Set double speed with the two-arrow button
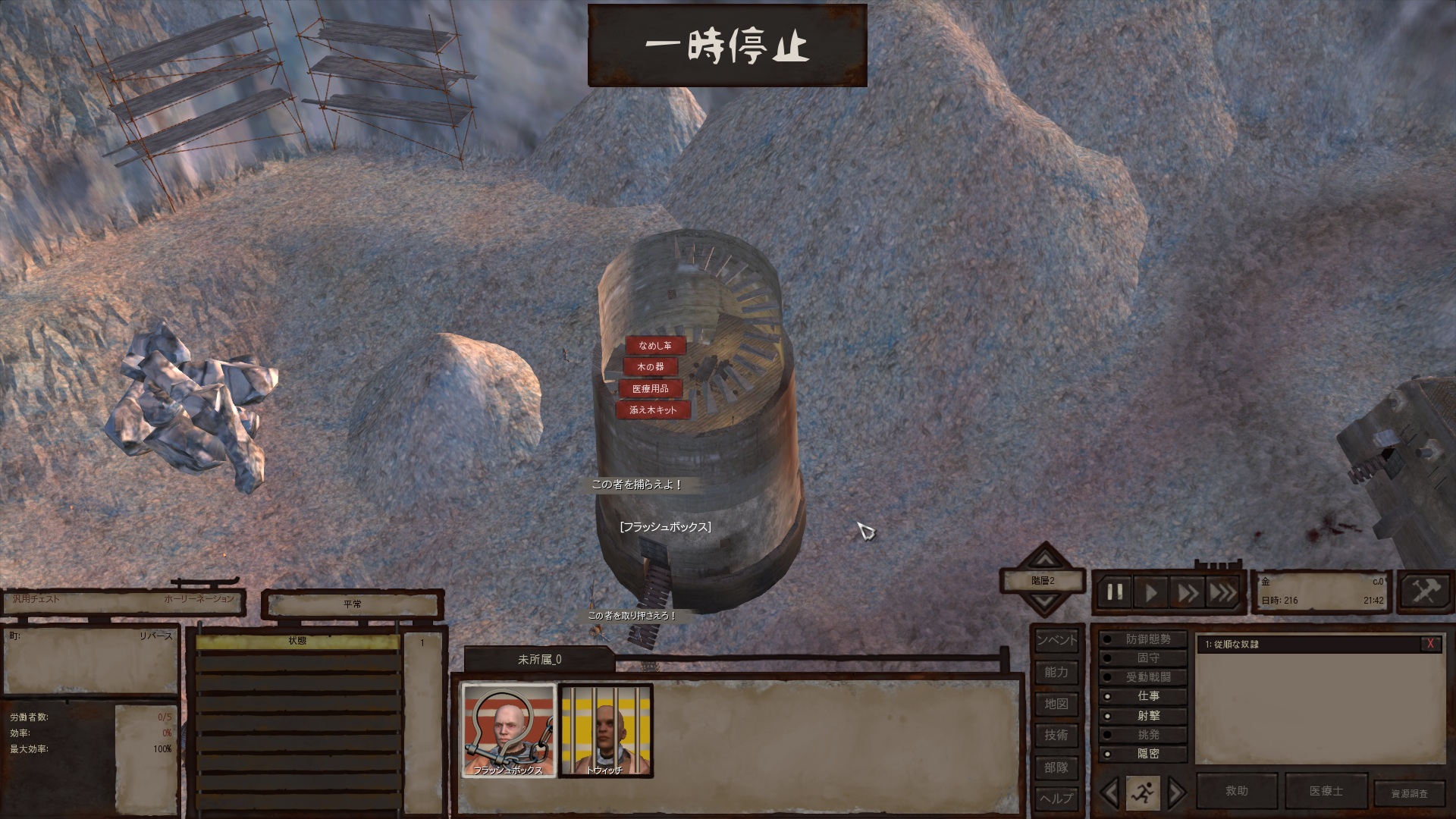 click(1188, 591)
